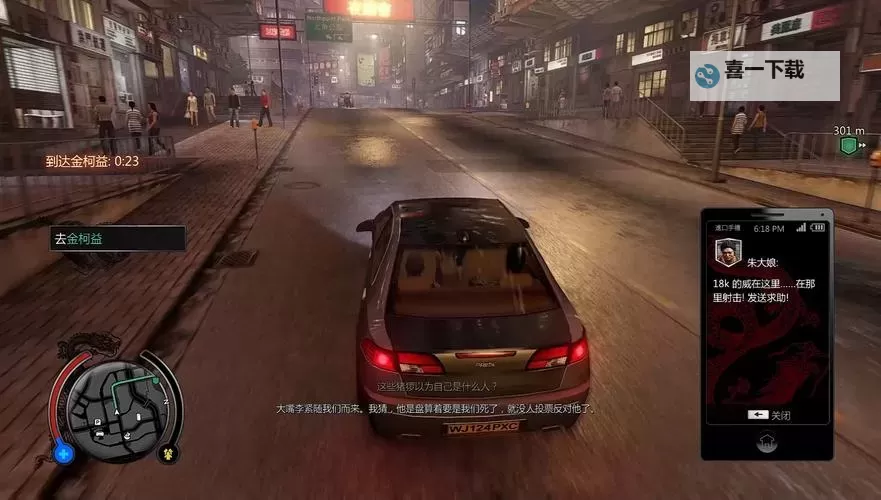Close the phone message with 关闭

coord(768,415)
